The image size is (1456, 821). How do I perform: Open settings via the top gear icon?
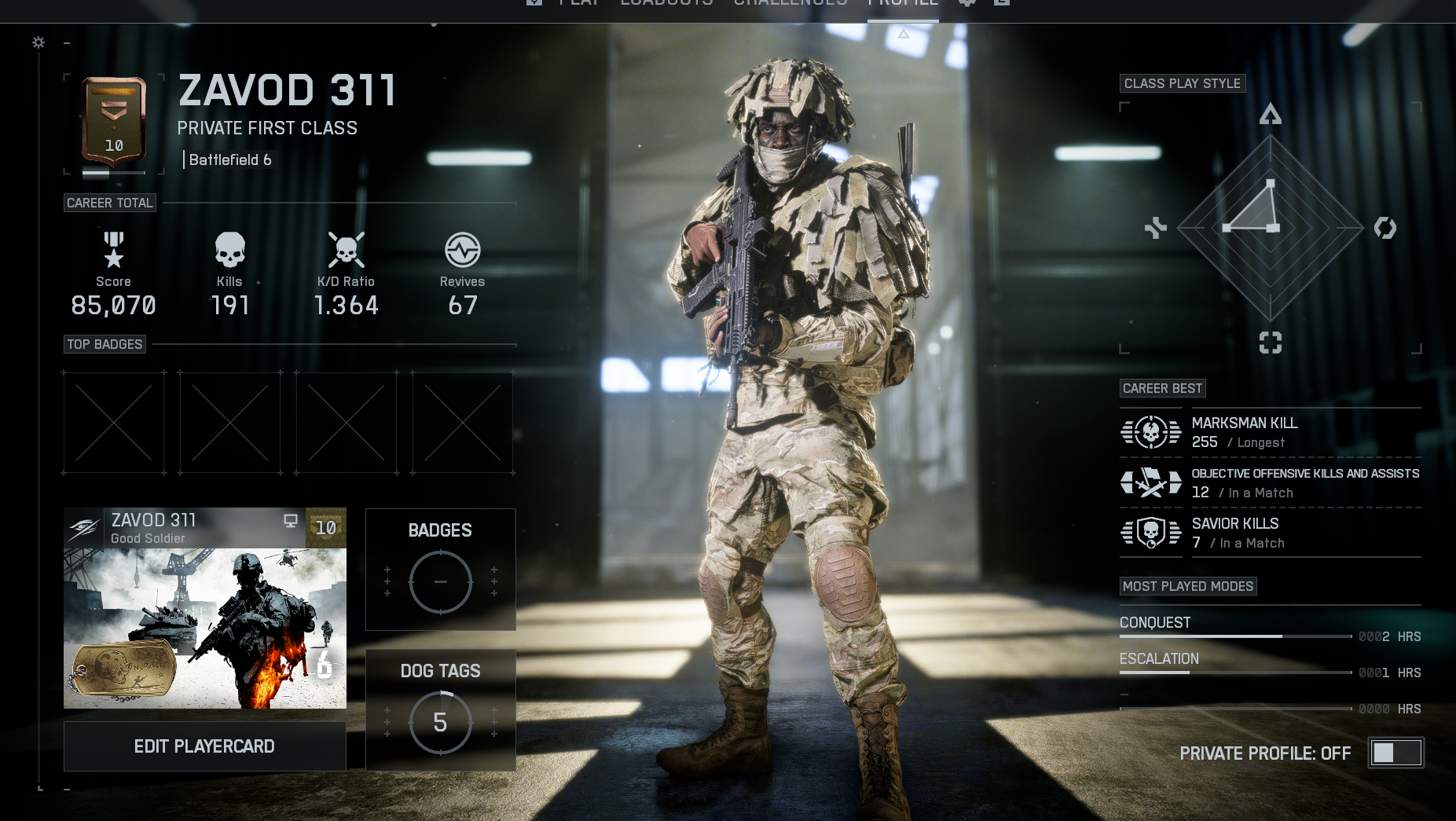(x=967, y=3)
